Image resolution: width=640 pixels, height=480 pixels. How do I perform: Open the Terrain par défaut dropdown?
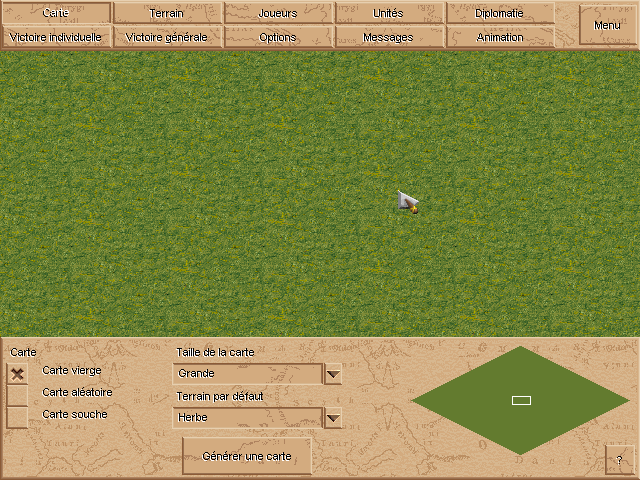(334, 418)
